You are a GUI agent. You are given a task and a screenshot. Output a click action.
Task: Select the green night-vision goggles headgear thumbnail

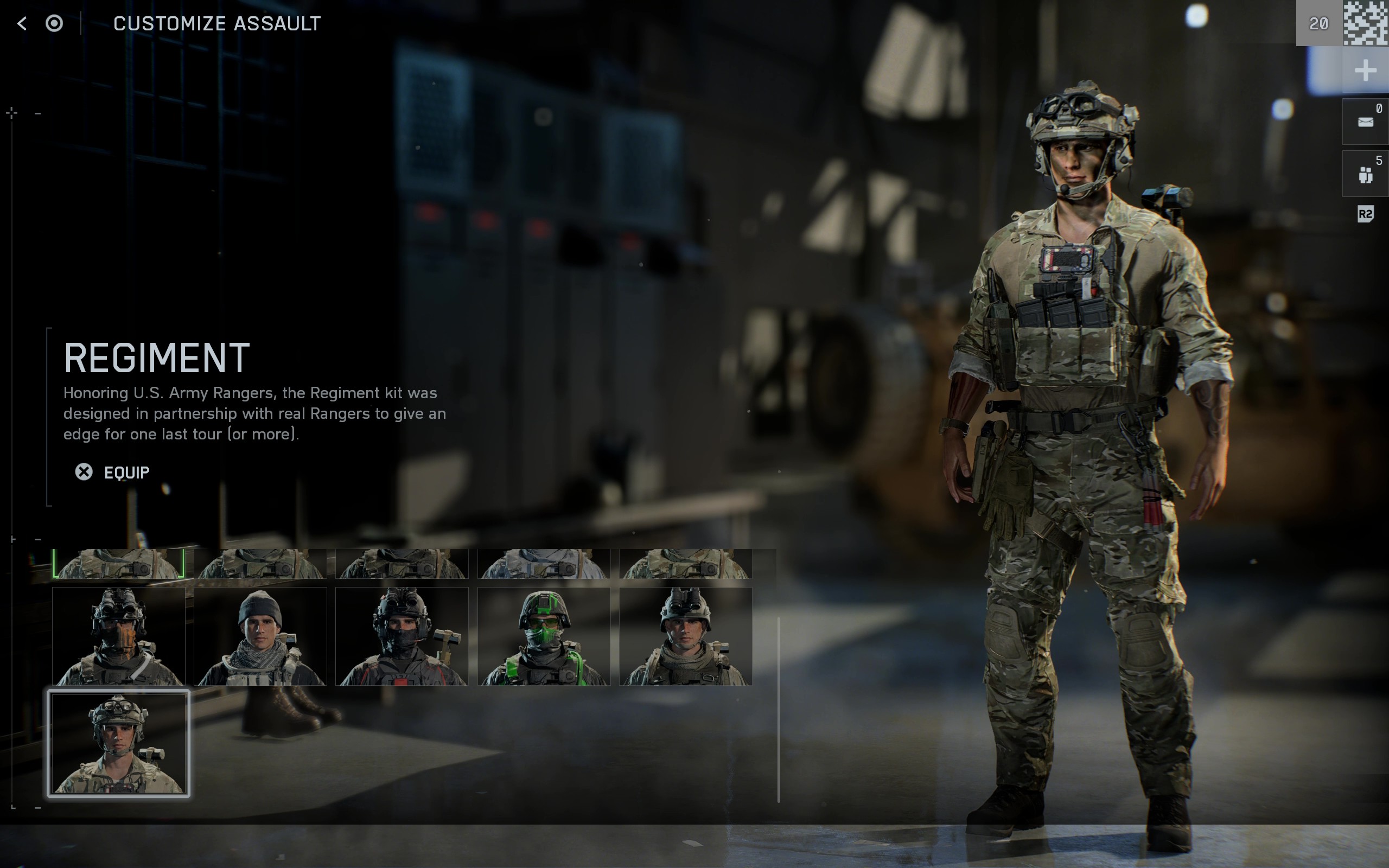[x=545, y=635]
